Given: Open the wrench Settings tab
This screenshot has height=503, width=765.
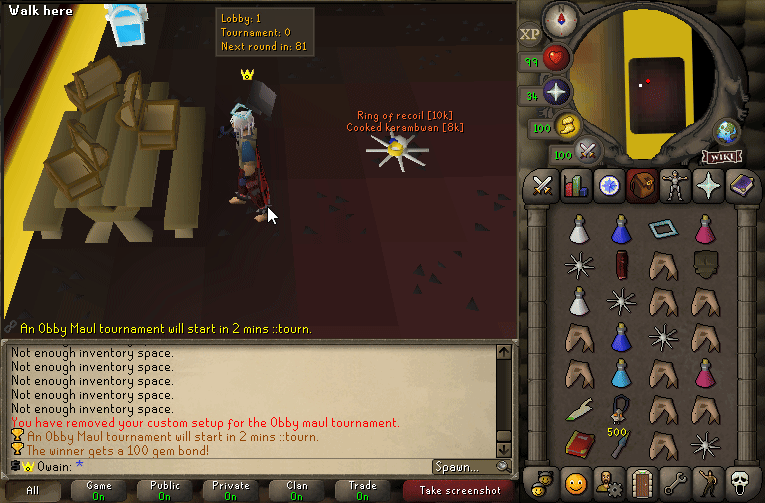Looking at the screenshot, I should point(674,480).
